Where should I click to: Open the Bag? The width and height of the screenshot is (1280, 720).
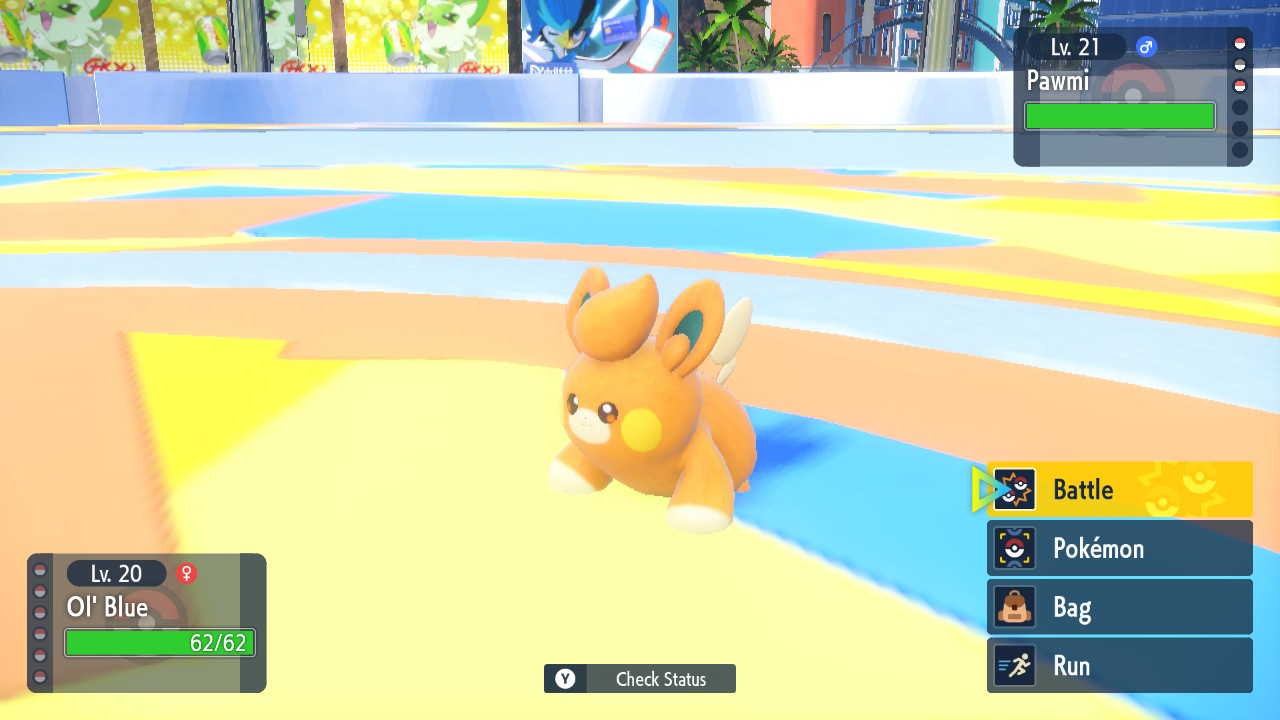coord(1119,607)
